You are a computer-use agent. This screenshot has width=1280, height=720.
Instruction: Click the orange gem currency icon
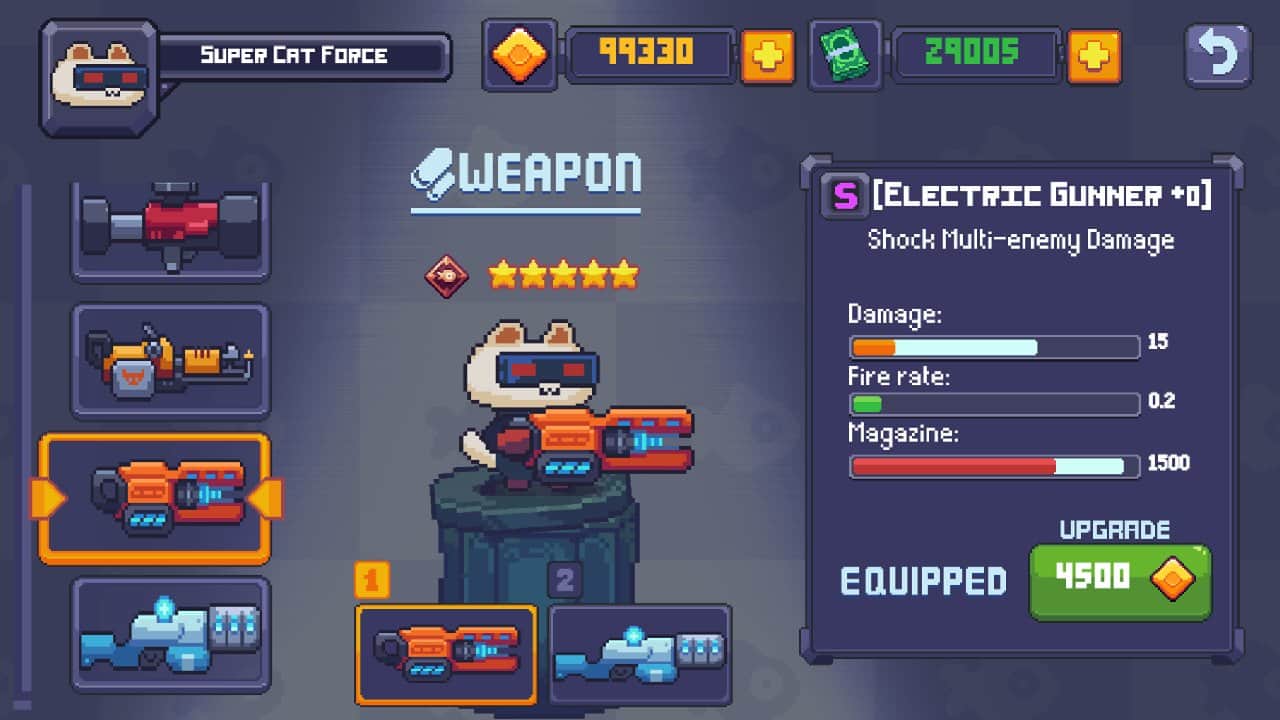point(517,57)
